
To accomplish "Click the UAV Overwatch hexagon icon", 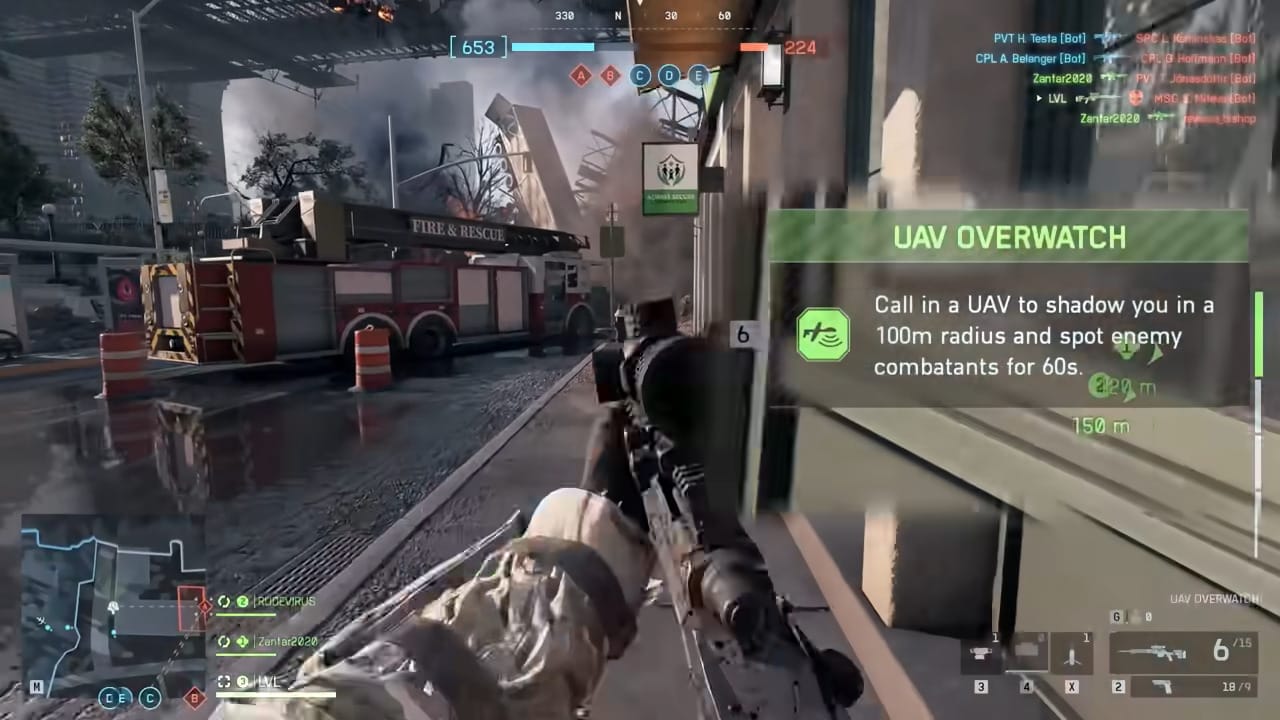I will point(823,335).
